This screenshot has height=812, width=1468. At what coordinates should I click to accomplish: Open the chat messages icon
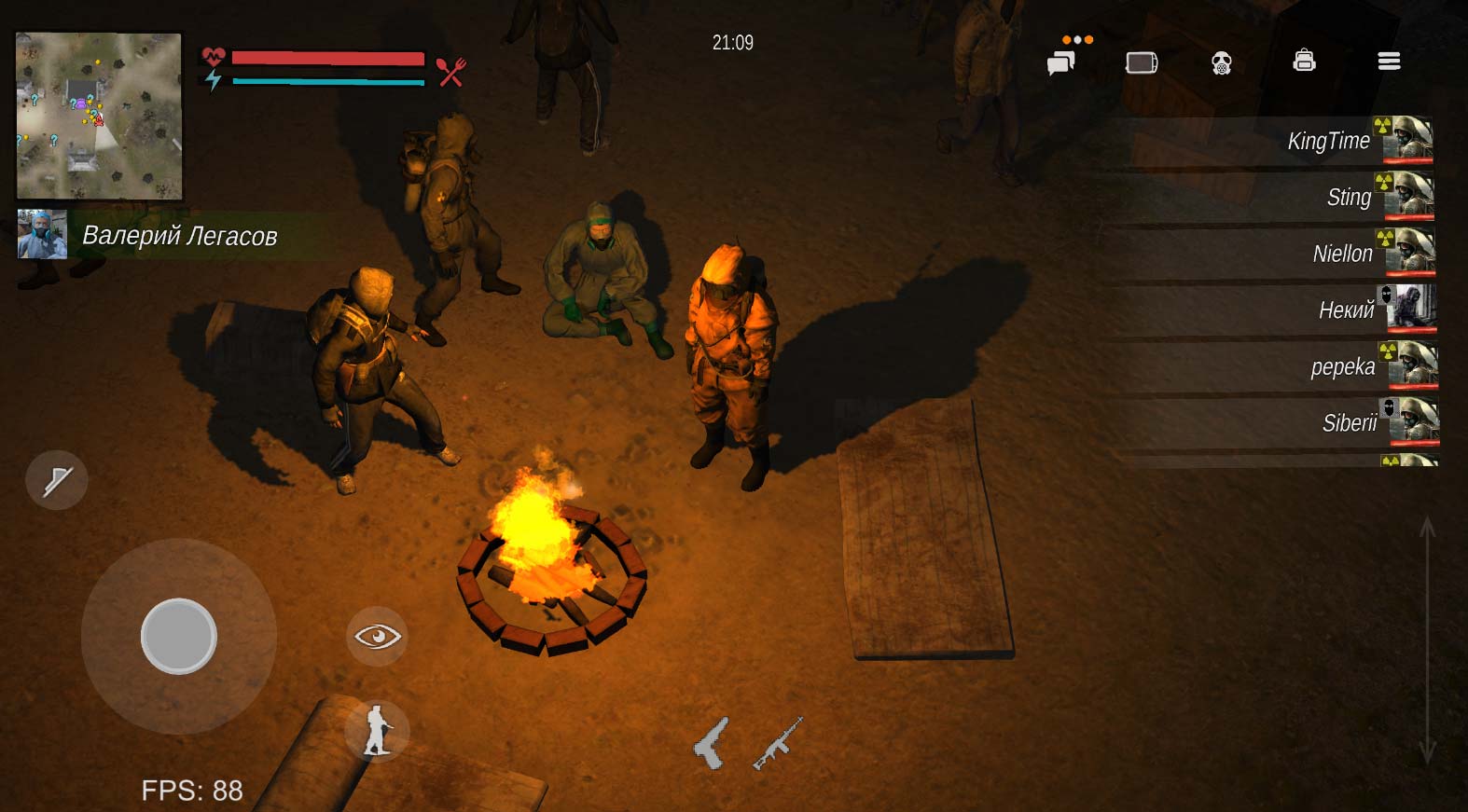[1061, 62]
